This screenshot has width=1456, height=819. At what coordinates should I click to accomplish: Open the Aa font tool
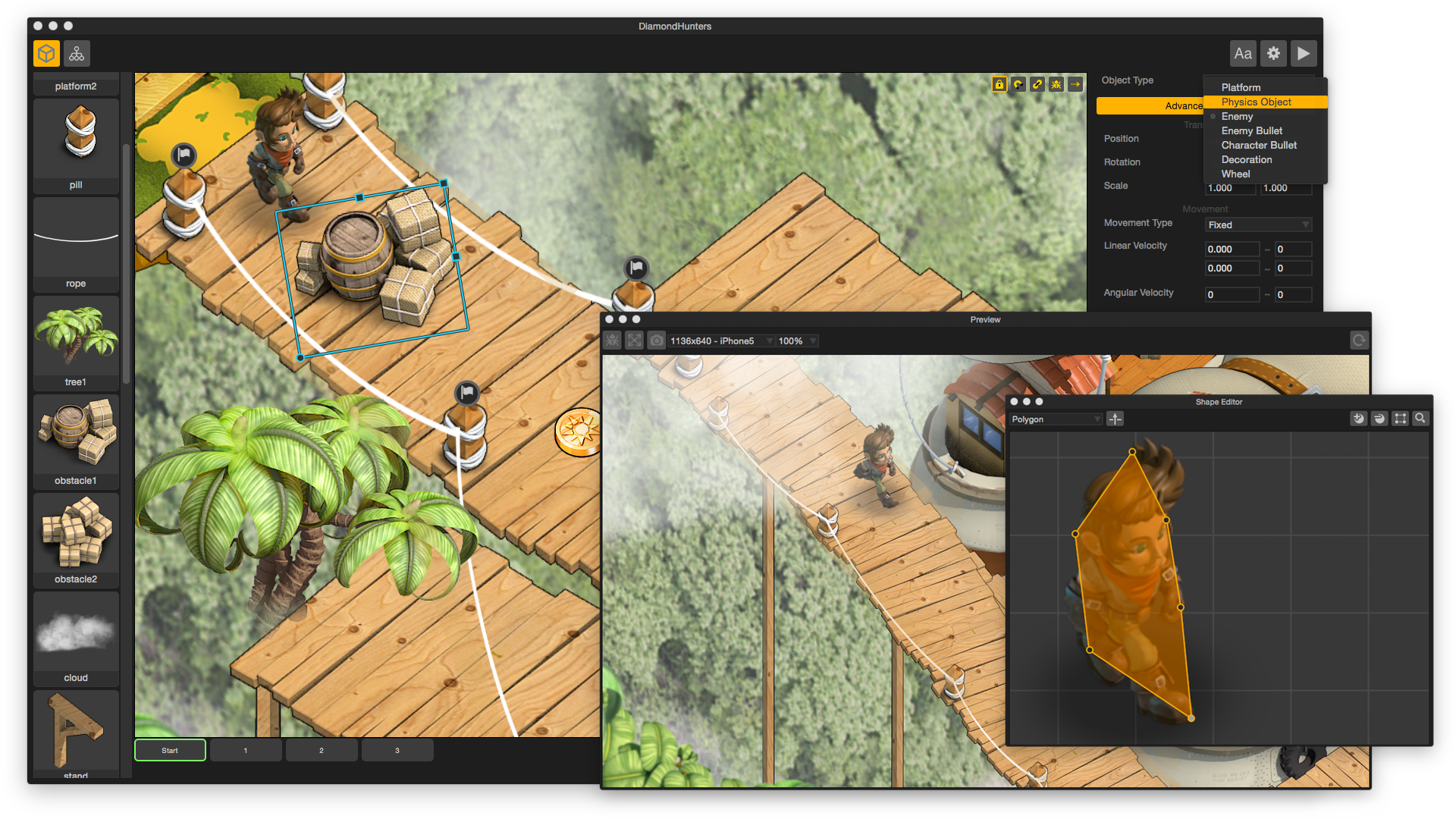tap(1242, 54)
